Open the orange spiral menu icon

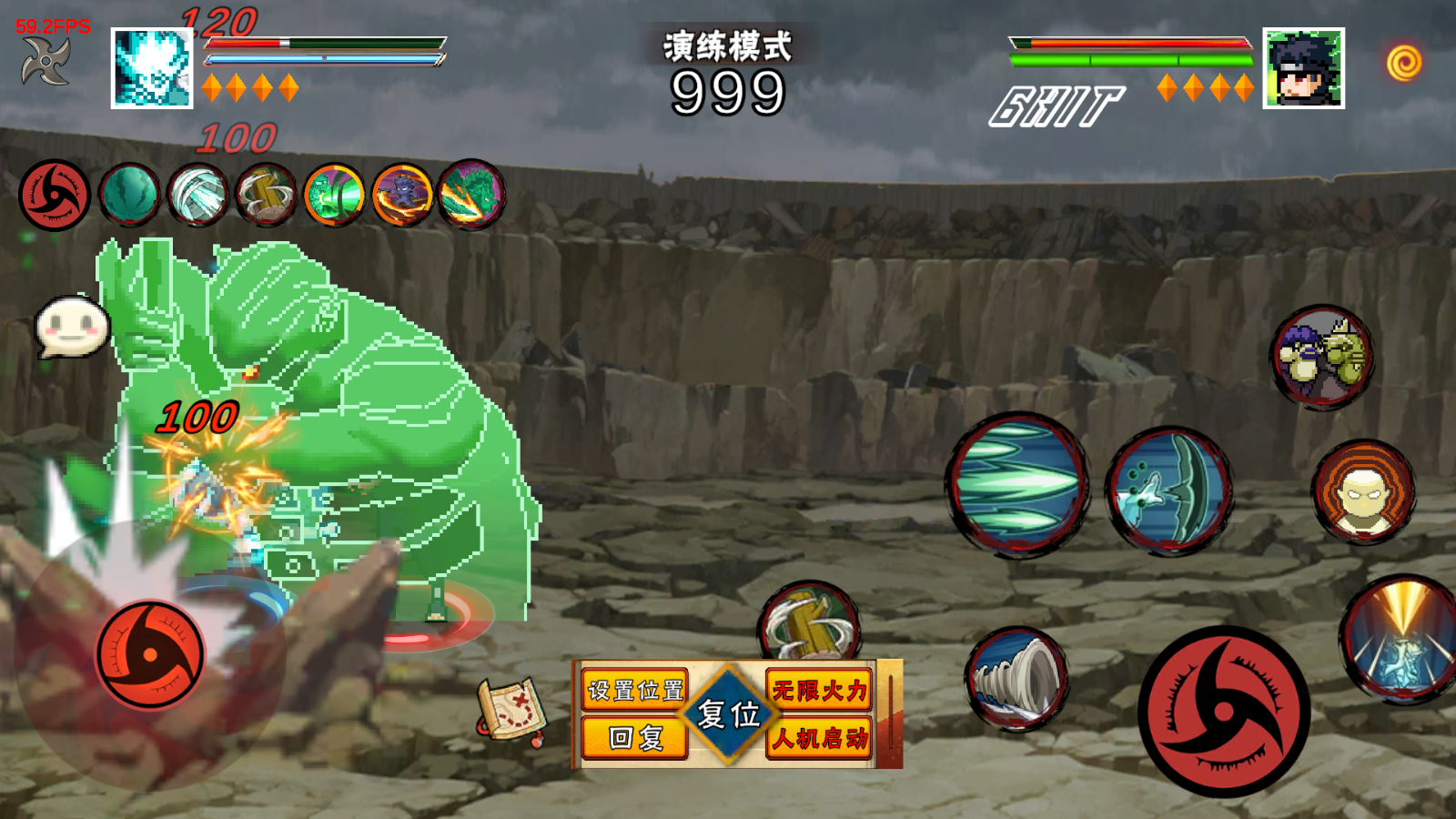click(1404, 63)
